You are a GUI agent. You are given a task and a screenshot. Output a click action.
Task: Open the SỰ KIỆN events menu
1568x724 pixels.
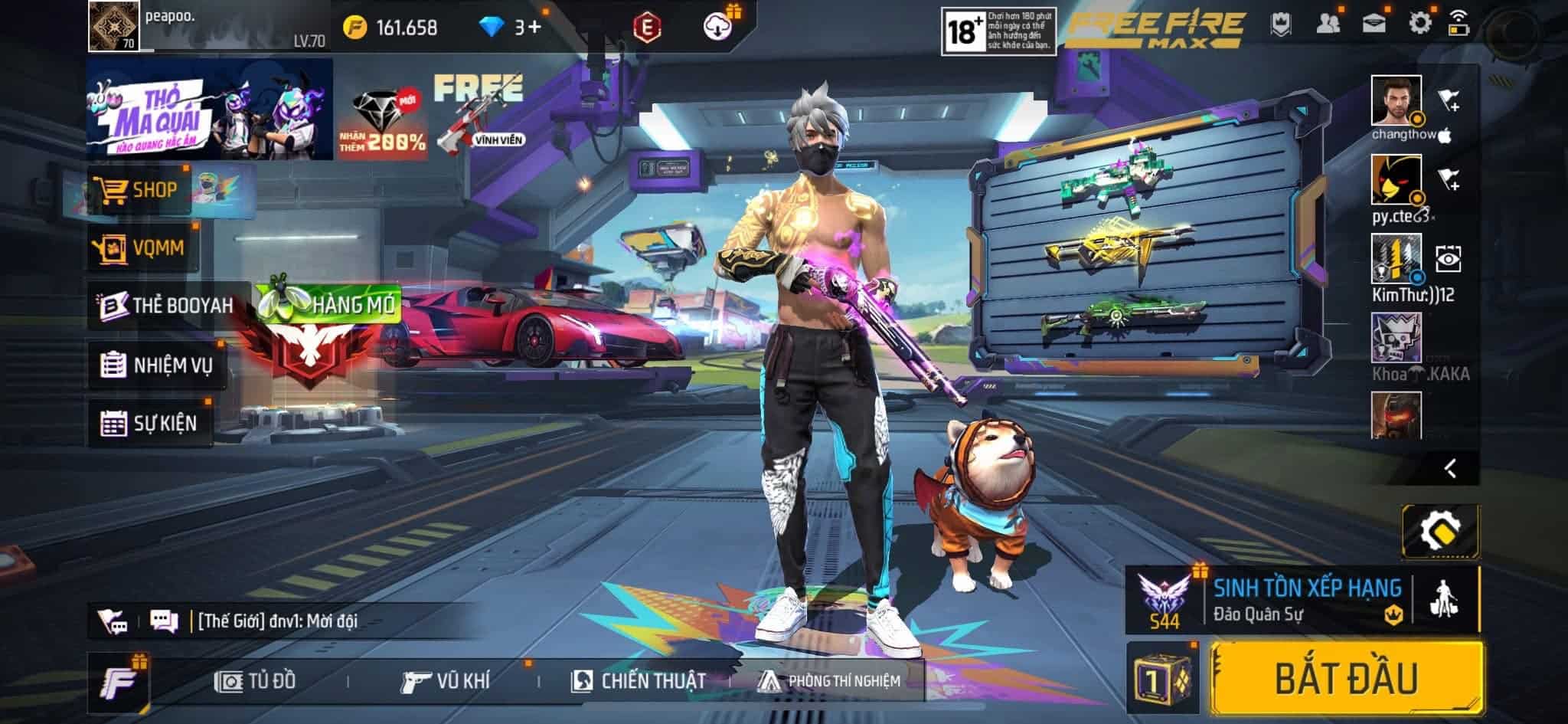[x=150, y=423]
